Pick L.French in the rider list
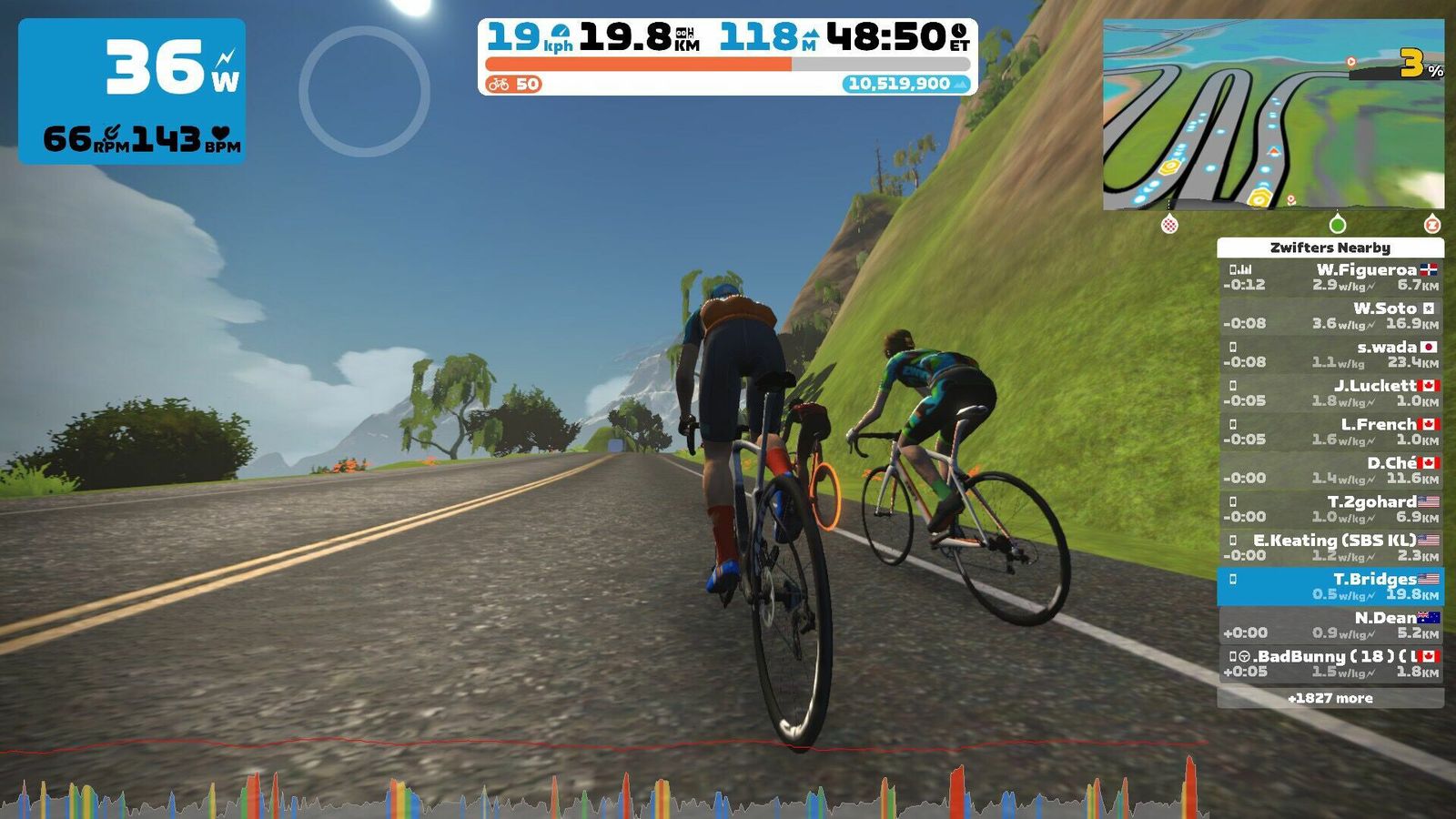This screenshot has width=1456, height=819. coord(1330,431)
